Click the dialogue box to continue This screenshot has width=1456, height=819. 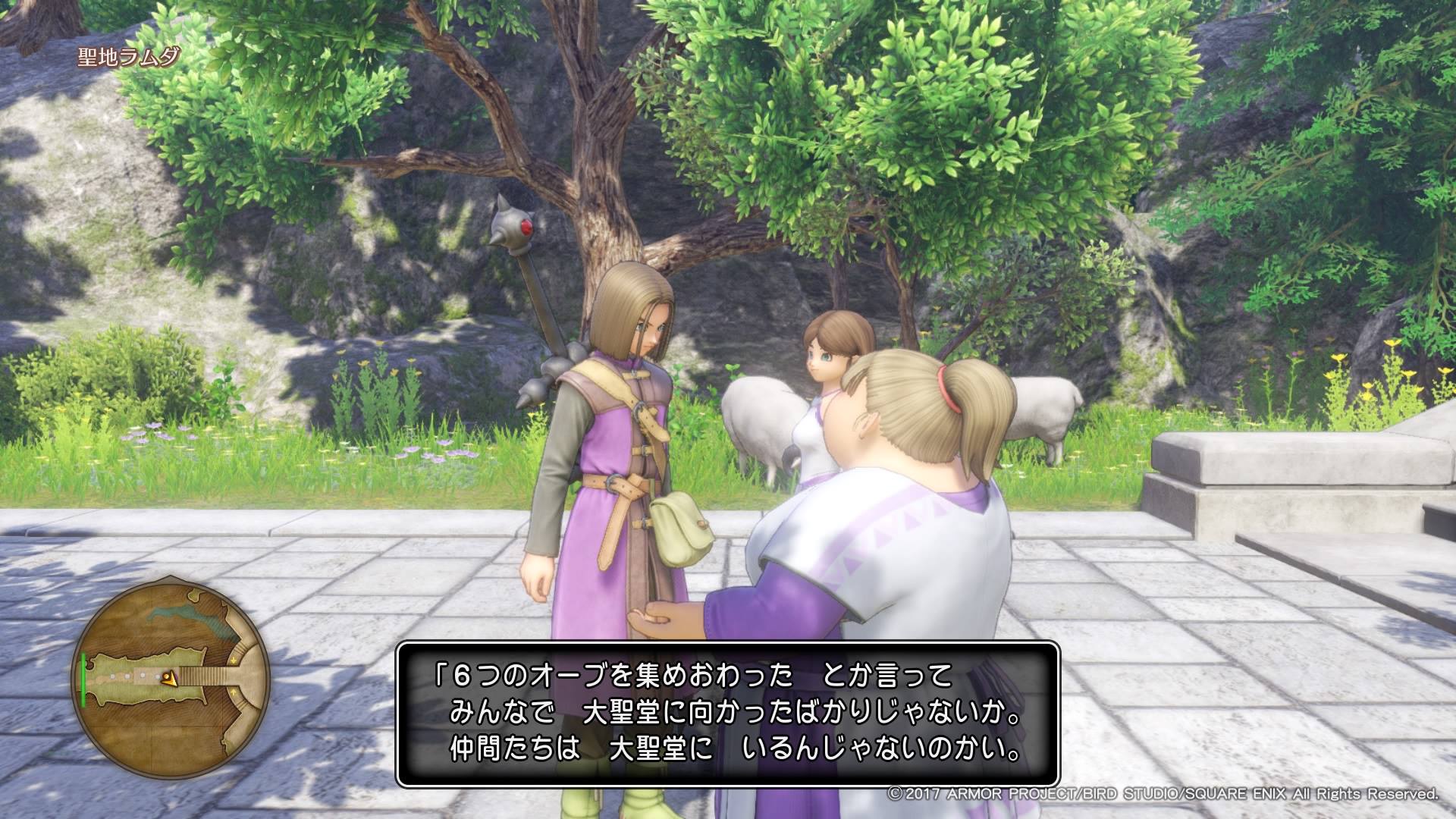727,714
